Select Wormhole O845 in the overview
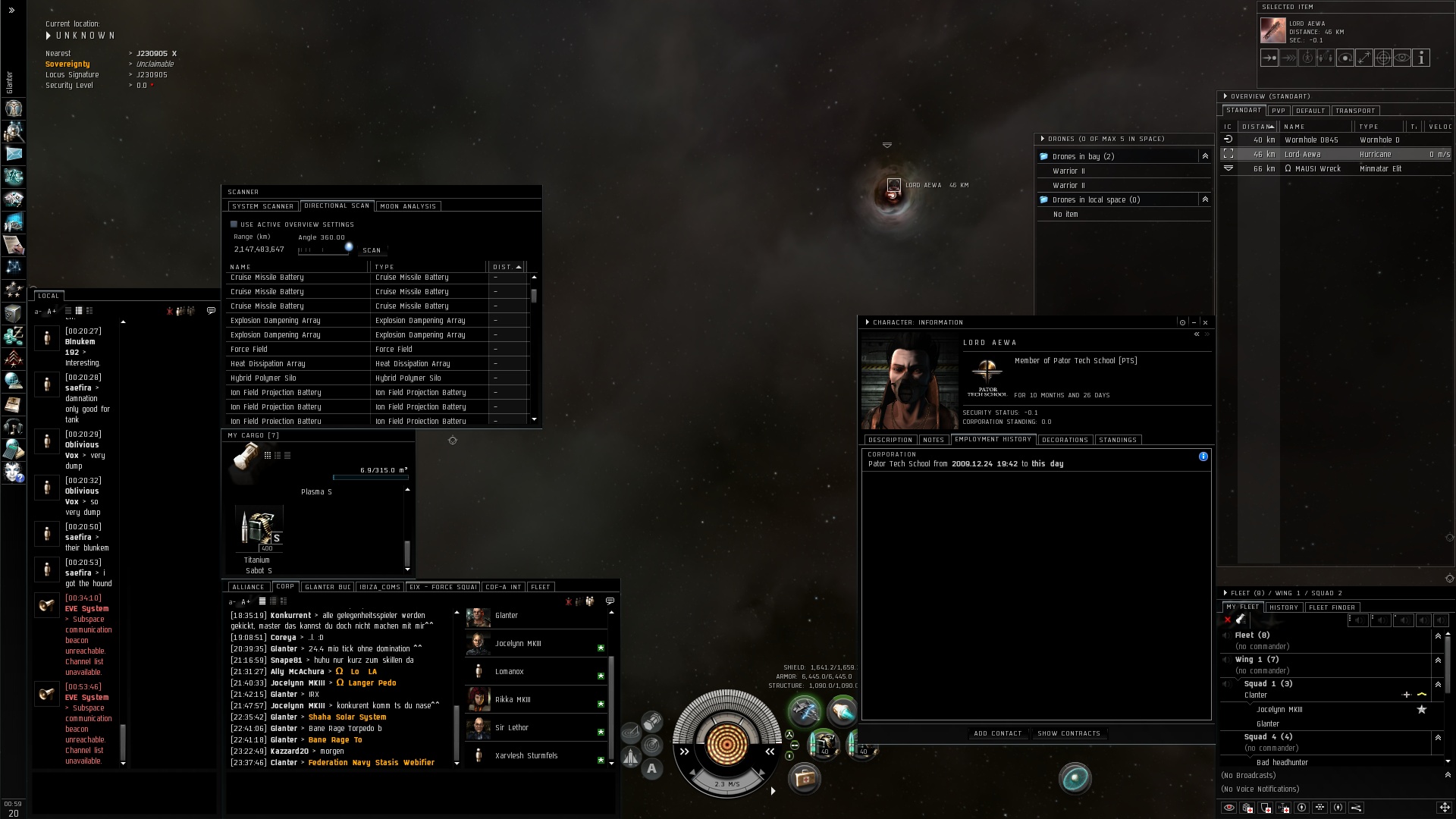This screenshot has width=1456, height=819. tap(1311, 140)
